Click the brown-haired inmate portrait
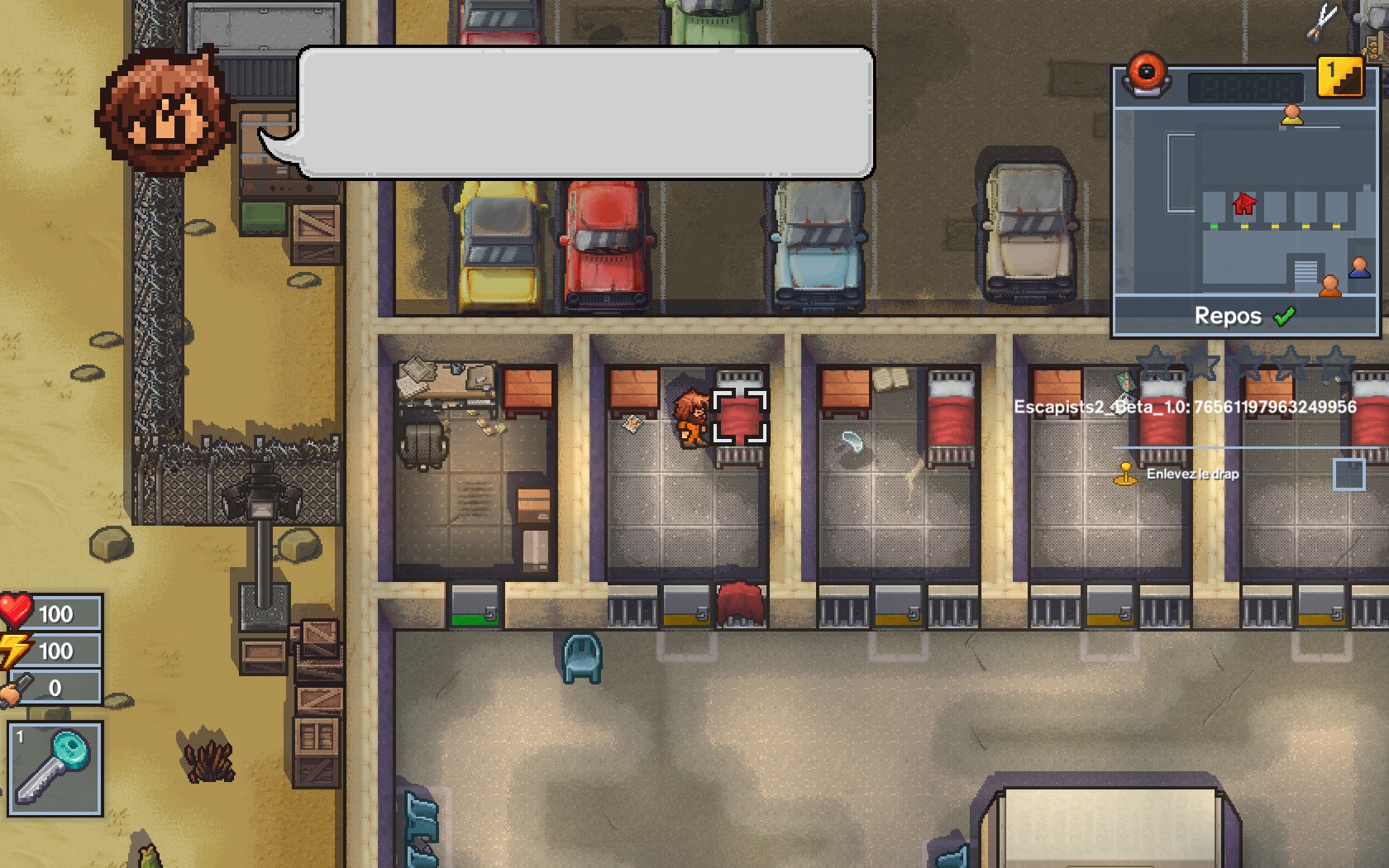The image size is (1389, 868). tap(165, 112)
